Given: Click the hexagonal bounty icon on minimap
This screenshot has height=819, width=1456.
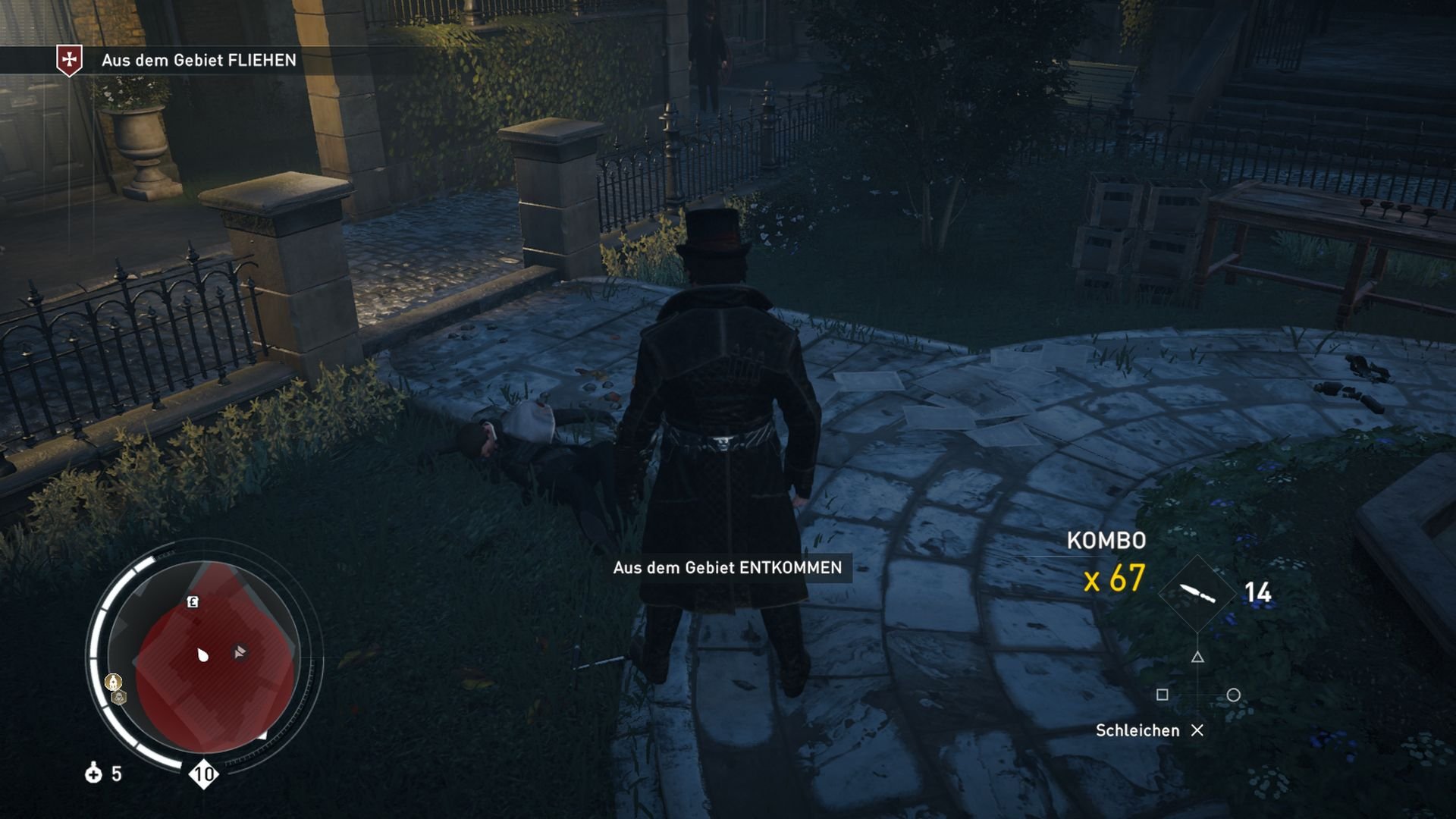Looking at the screenshot, I should click(x=118, y=697).
